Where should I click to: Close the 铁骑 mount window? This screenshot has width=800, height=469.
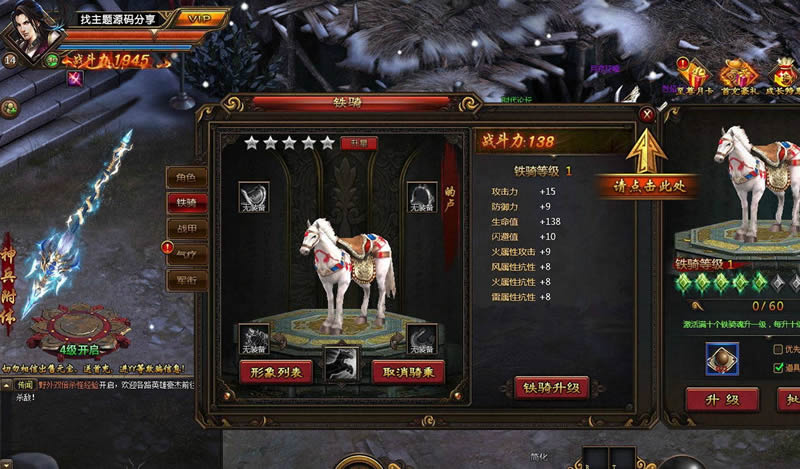coord(647,114)
